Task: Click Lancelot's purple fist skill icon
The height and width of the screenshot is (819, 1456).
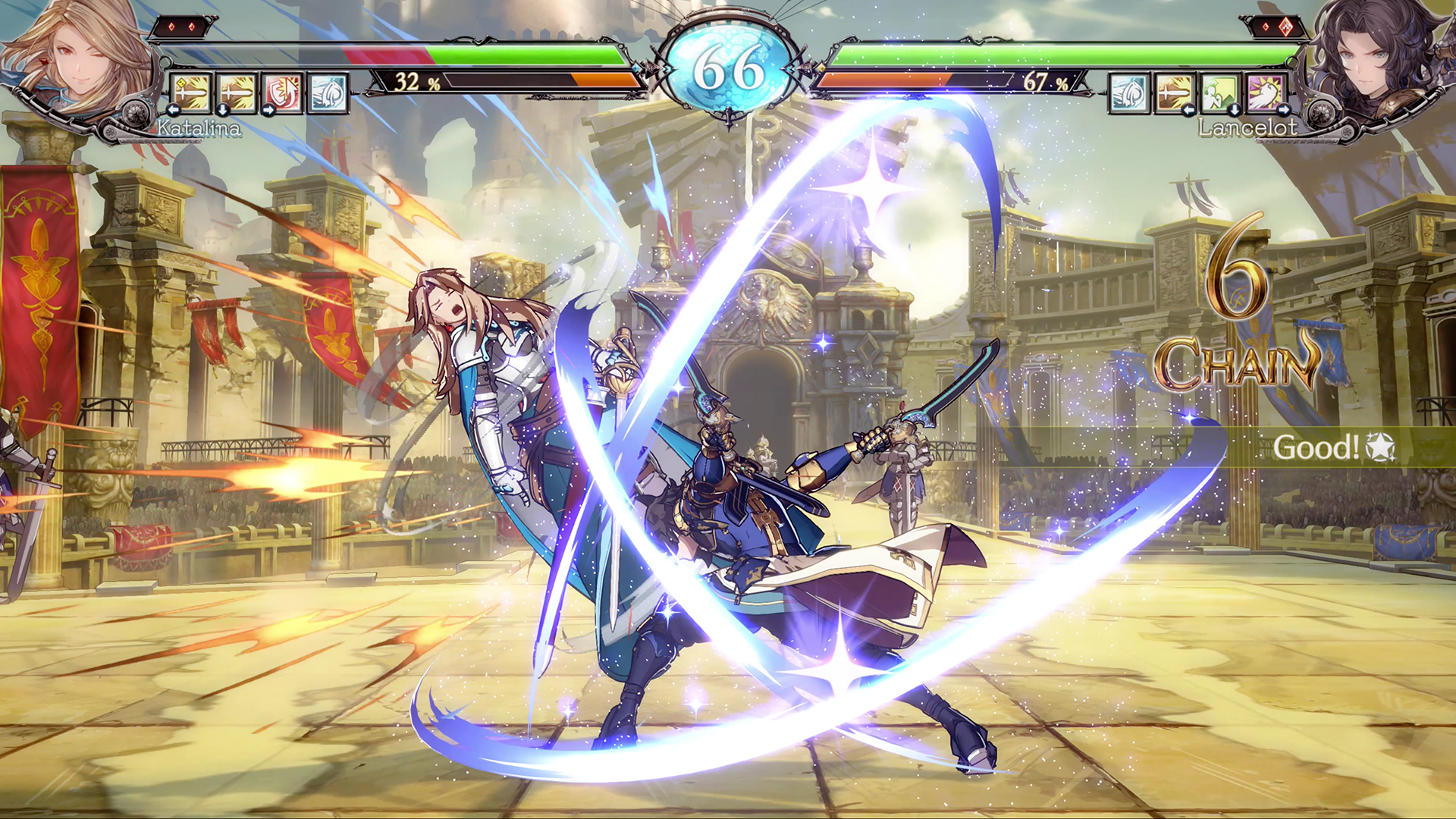Action: pos(1265,93)
